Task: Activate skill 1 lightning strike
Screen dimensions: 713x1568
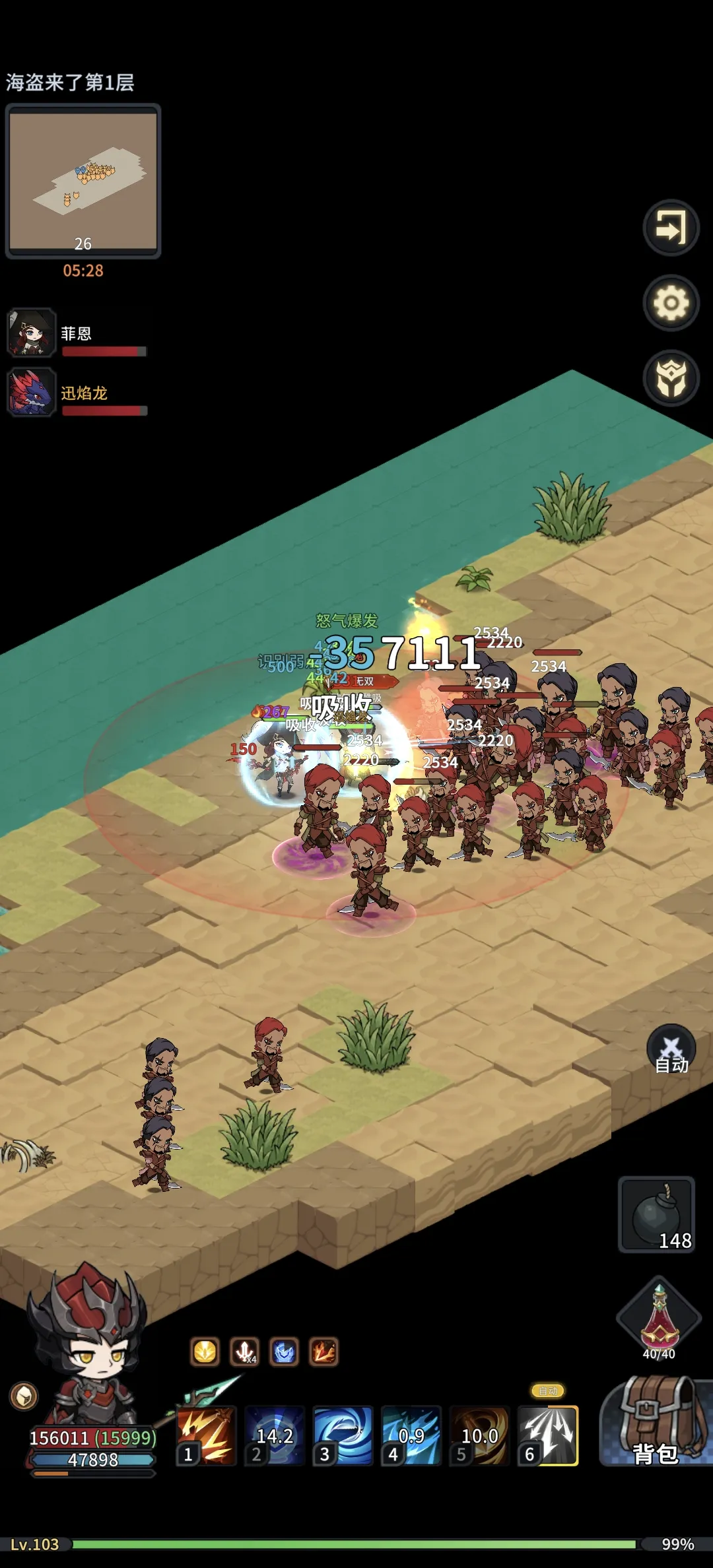Action: click(x=206, y=1436)
